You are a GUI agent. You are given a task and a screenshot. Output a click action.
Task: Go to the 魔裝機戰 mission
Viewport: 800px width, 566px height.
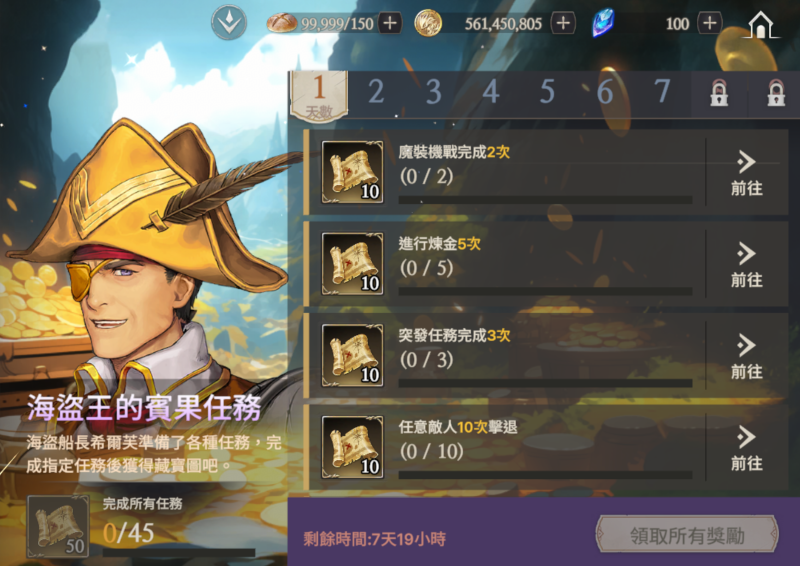(x=746, y=173)
